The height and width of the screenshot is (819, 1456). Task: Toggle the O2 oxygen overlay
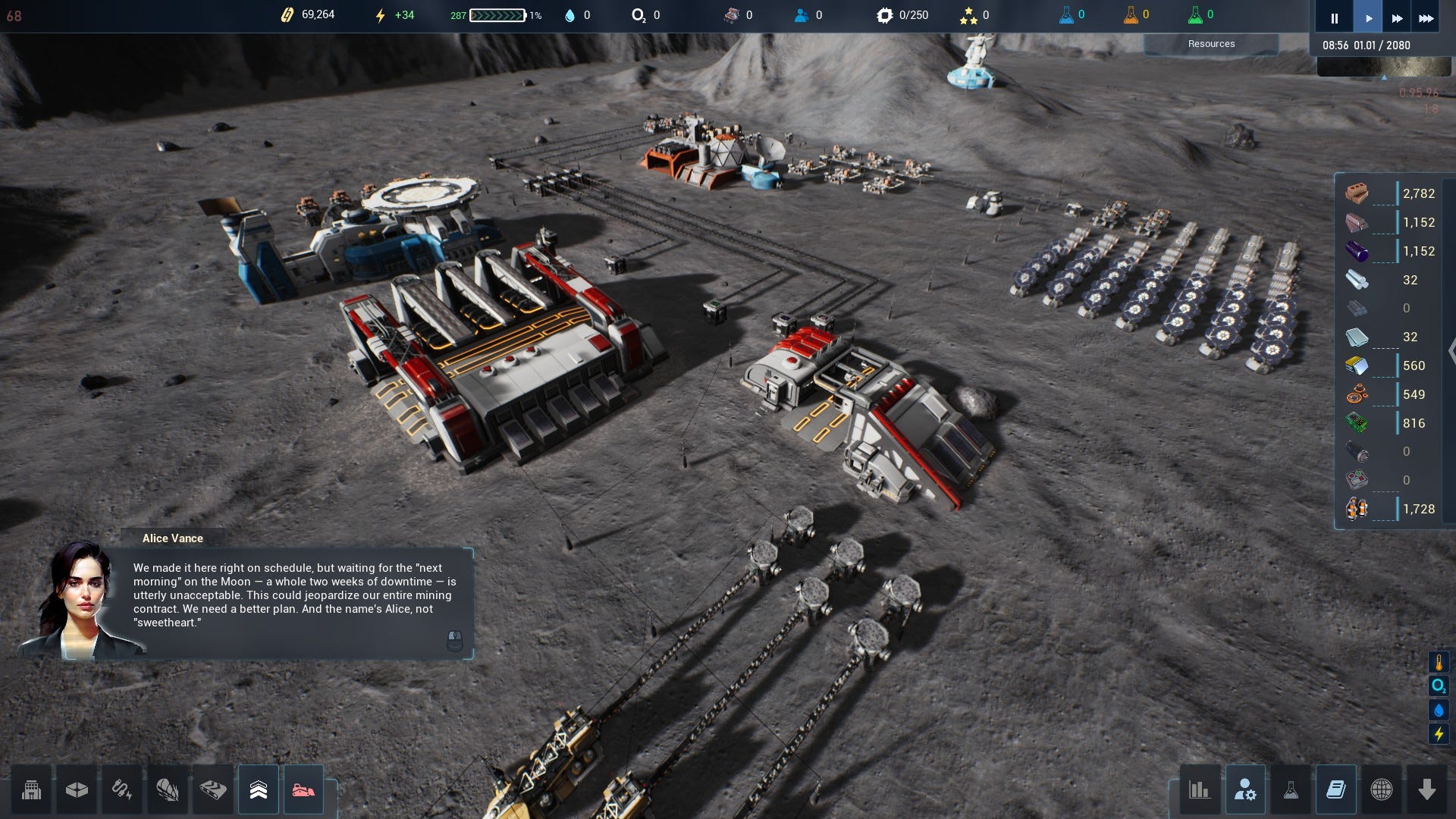point(1439,686)
